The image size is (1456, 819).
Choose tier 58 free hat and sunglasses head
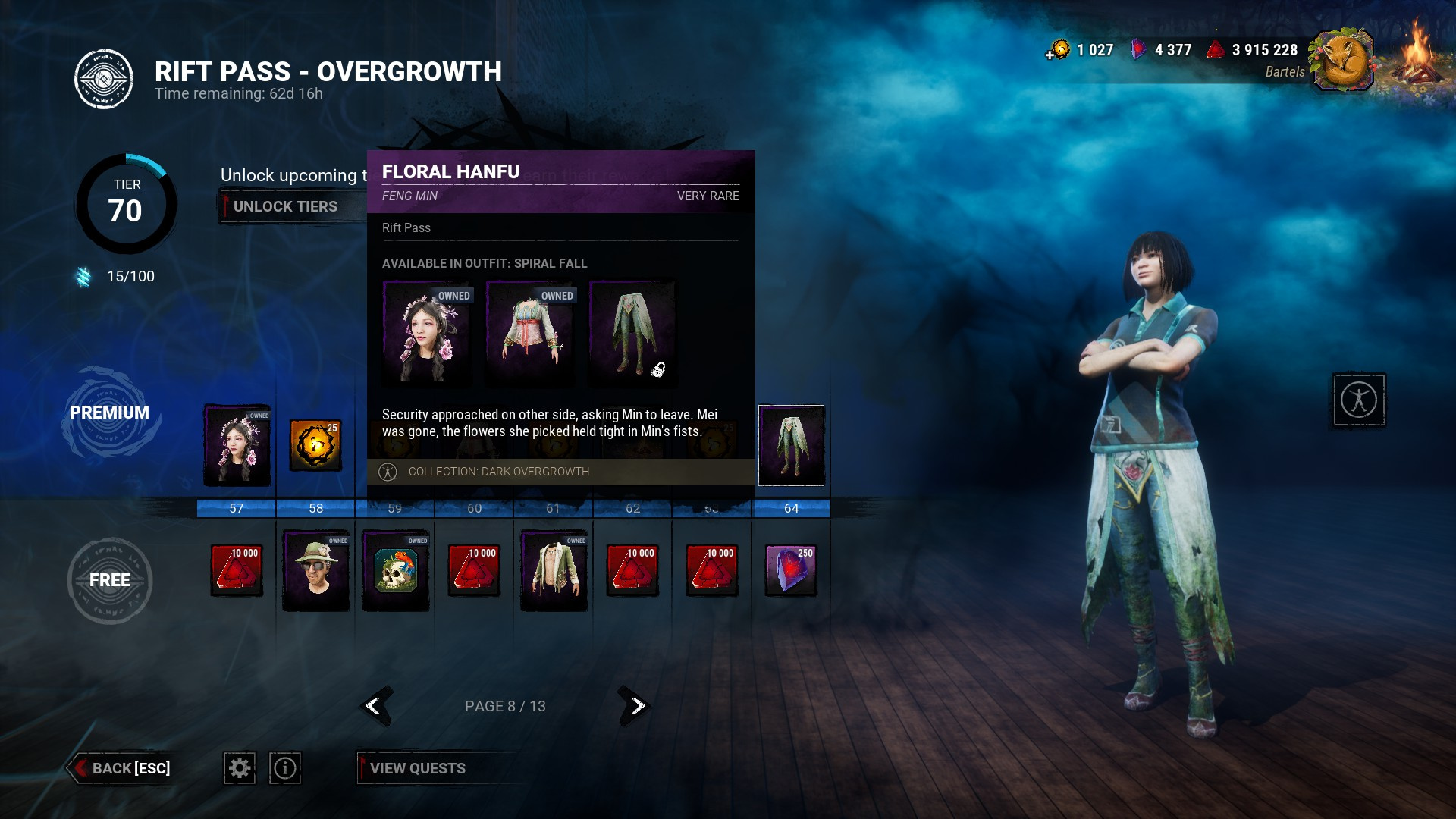coord(316,570)
